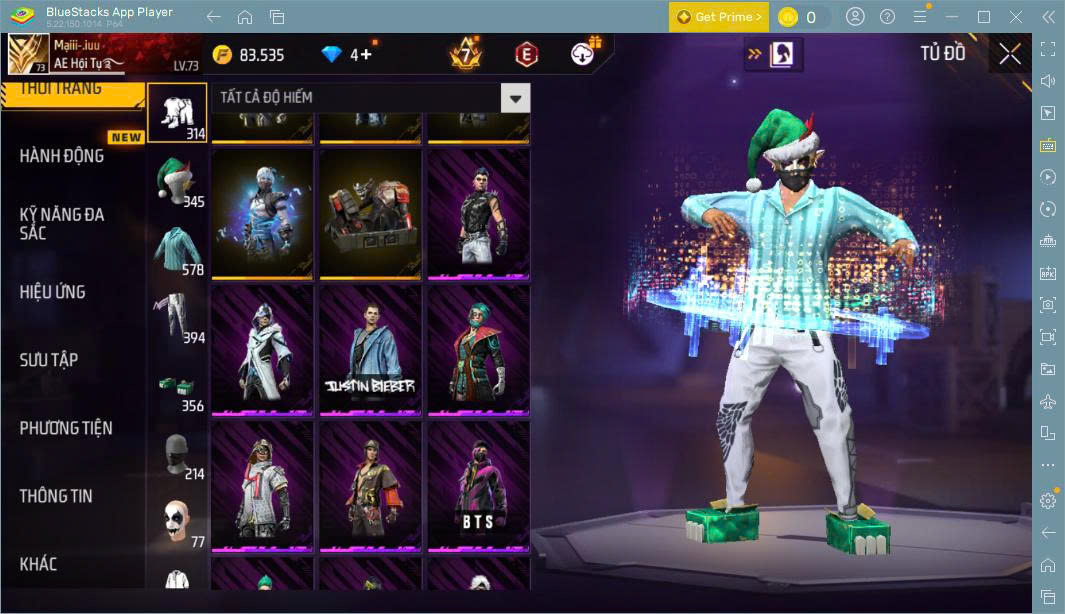1065x614 pixels.
Task: Open the HÀNH ĐỘNG menu
Action: (x=62, y=156)
